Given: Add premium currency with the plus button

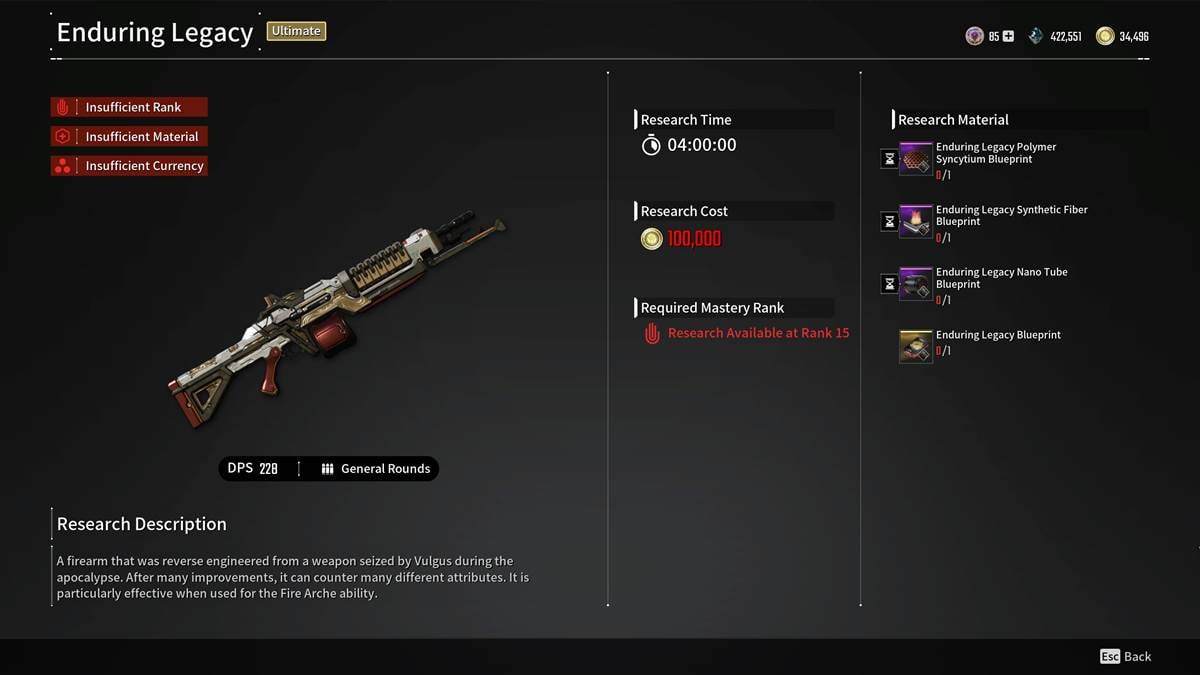Looking at the screenshot, I should coord(1008,36).
